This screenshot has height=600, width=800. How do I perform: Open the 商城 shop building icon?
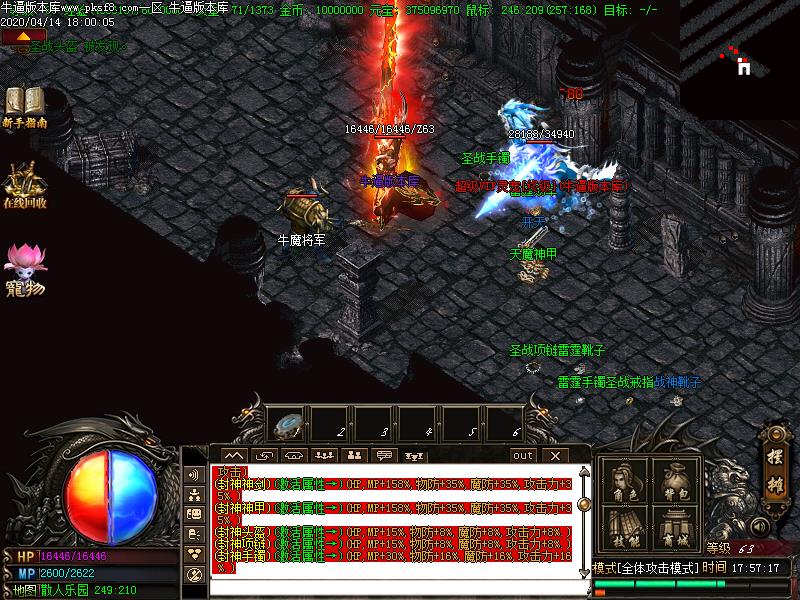673,530
